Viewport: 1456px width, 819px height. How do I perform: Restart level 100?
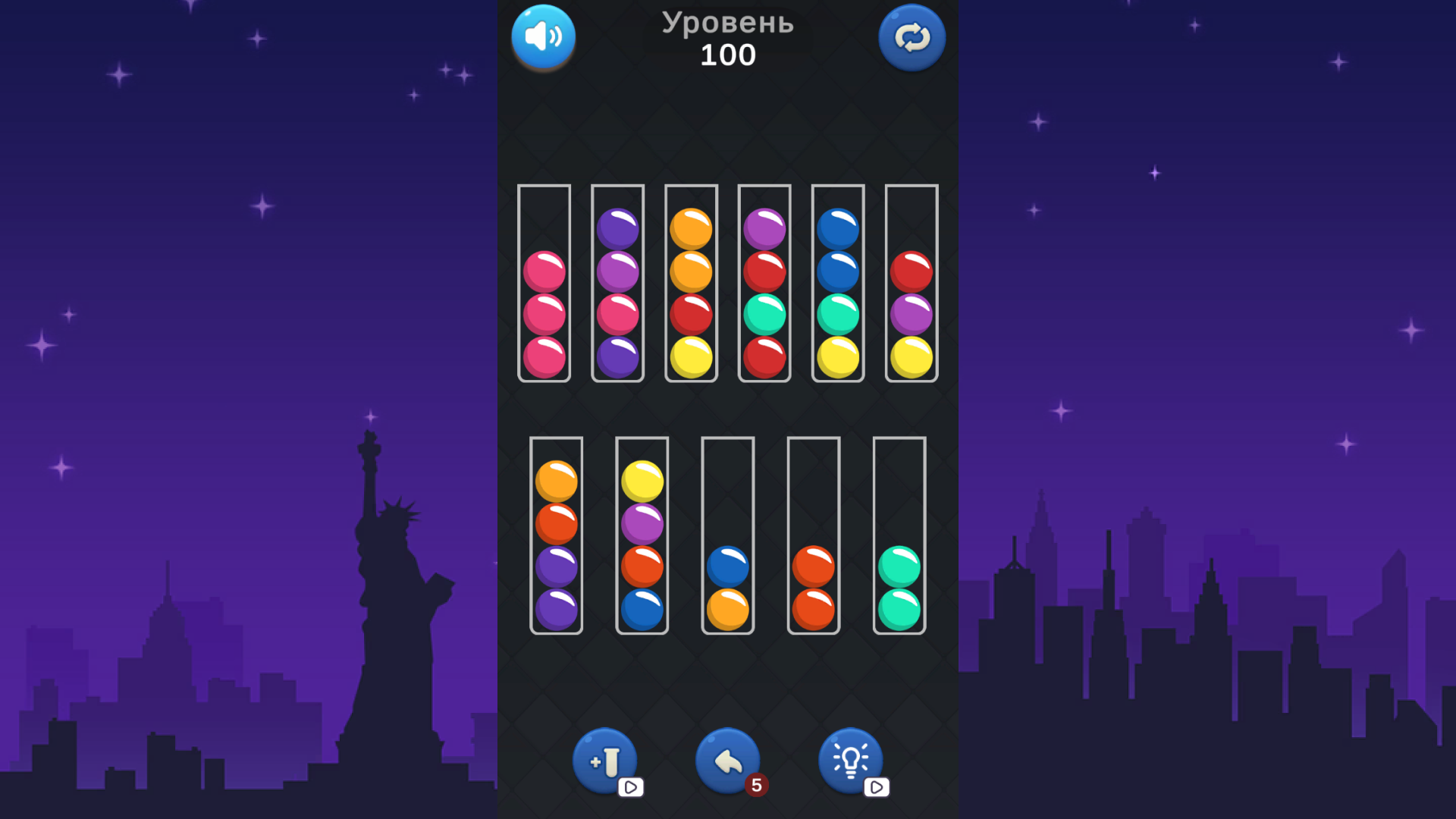912,36
